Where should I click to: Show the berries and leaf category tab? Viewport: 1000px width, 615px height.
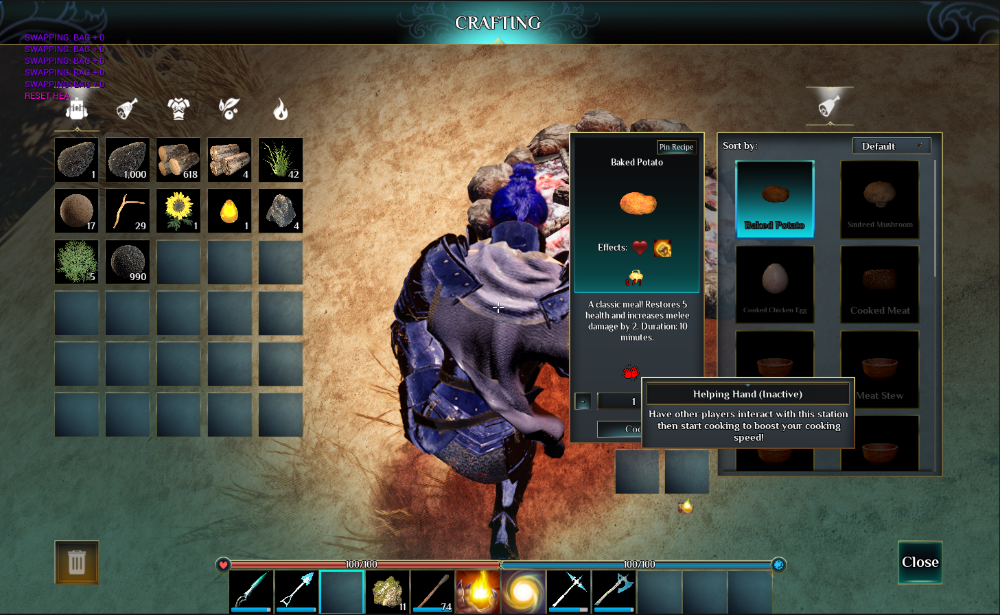(x=229, y=108)
